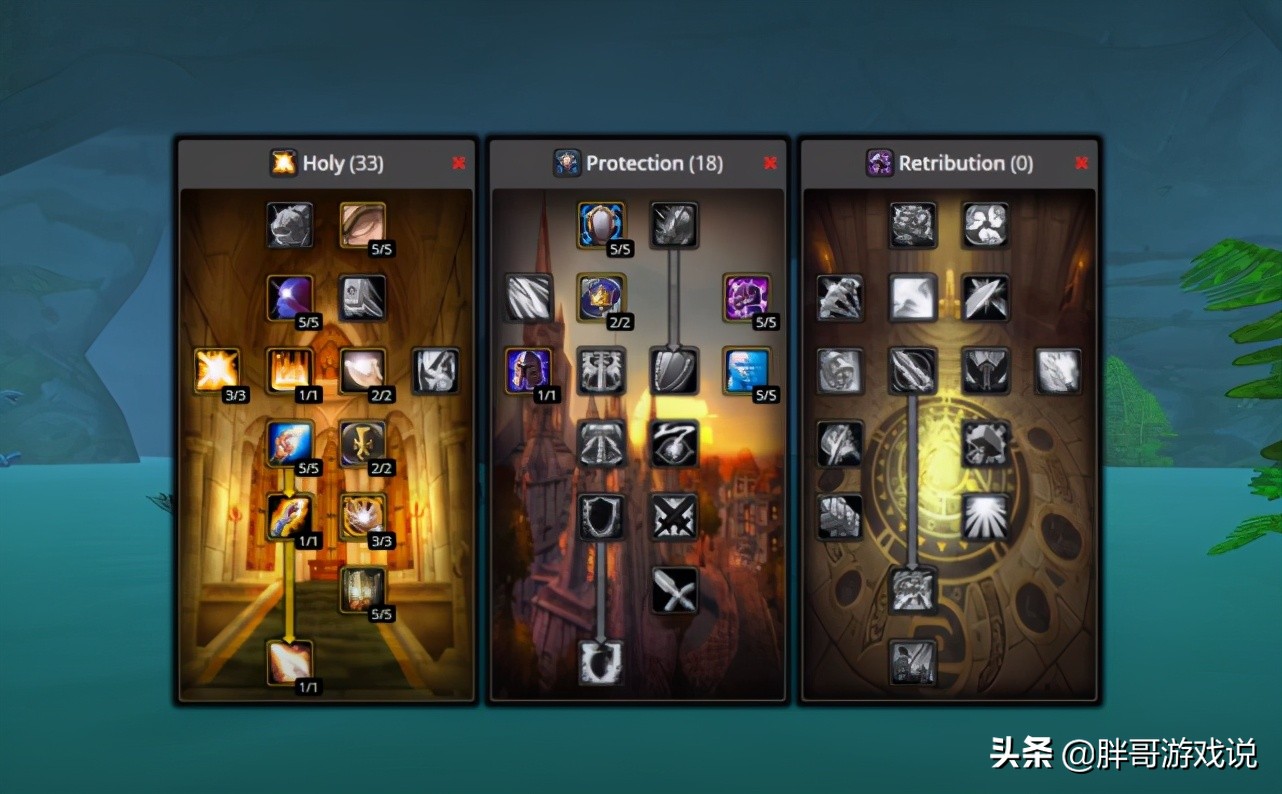
Task: Click the Improved Devotion Aura 5/5 talent
Action: (x=602, y=225)
